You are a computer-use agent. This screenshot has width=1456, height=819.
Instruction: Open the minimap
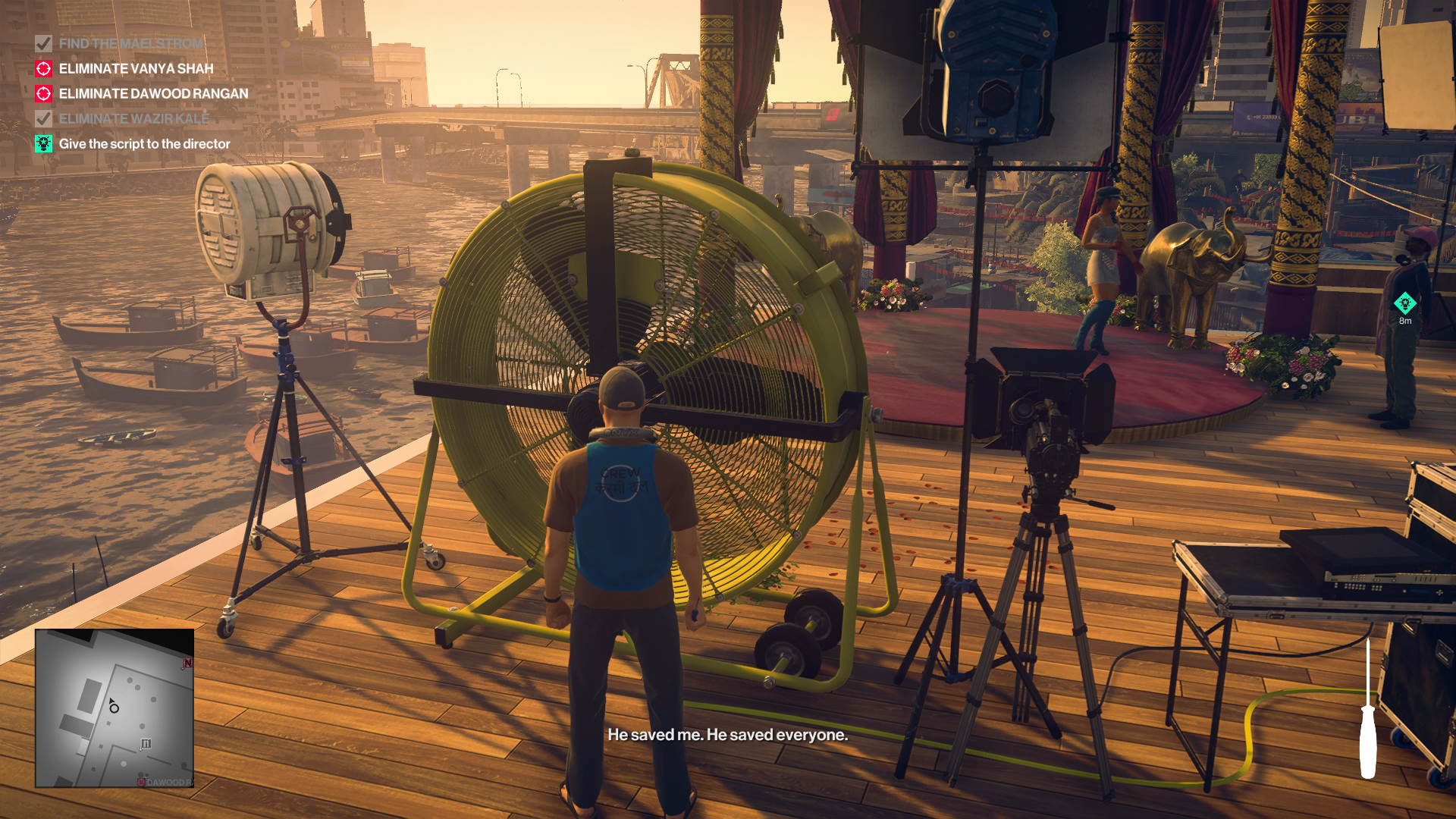(x=115, y=708)
